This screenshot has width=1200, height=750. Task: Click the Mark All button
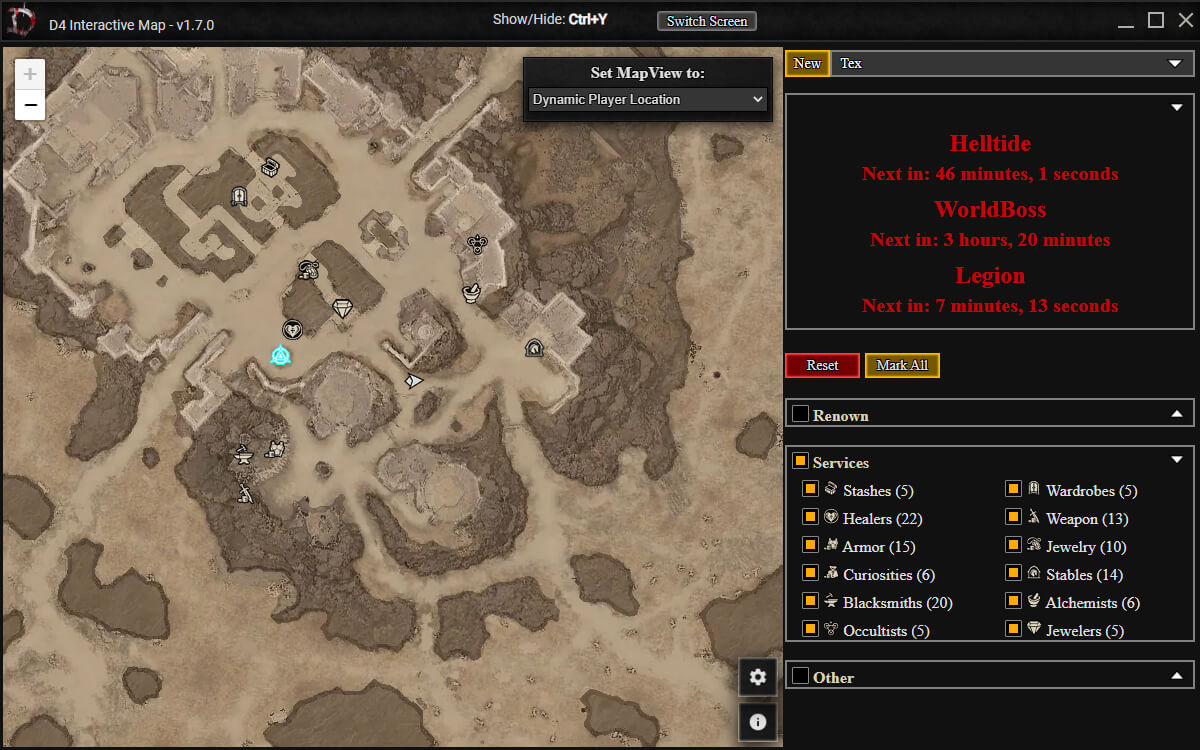(x=902, y=365)
